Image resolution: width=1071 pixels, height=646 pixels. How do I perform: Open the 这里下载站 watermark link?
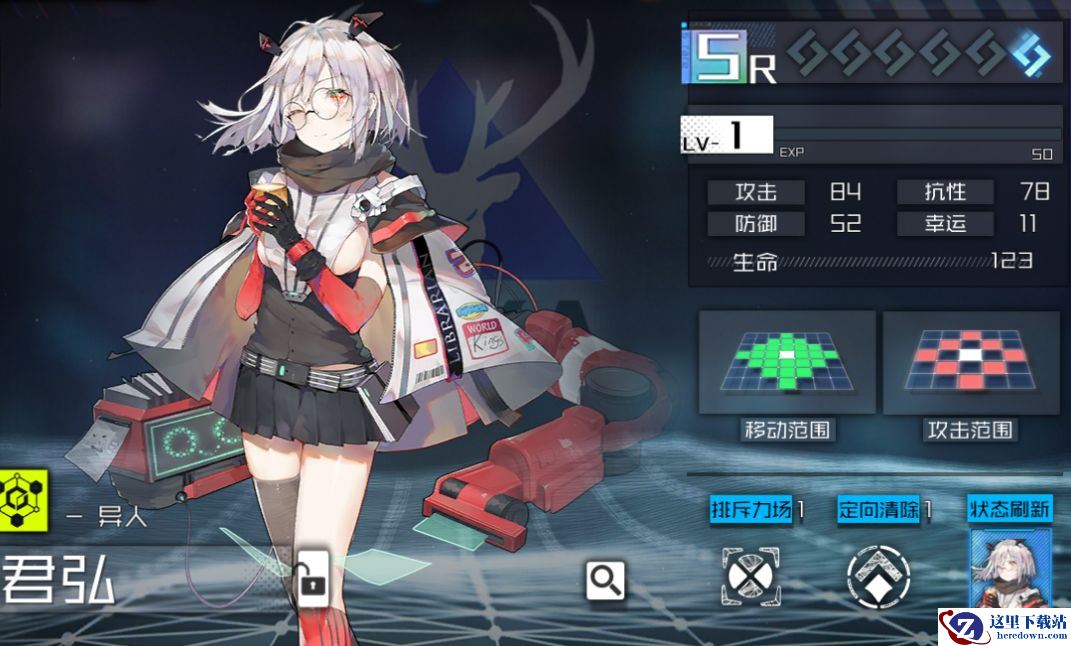coord(1003,627)
